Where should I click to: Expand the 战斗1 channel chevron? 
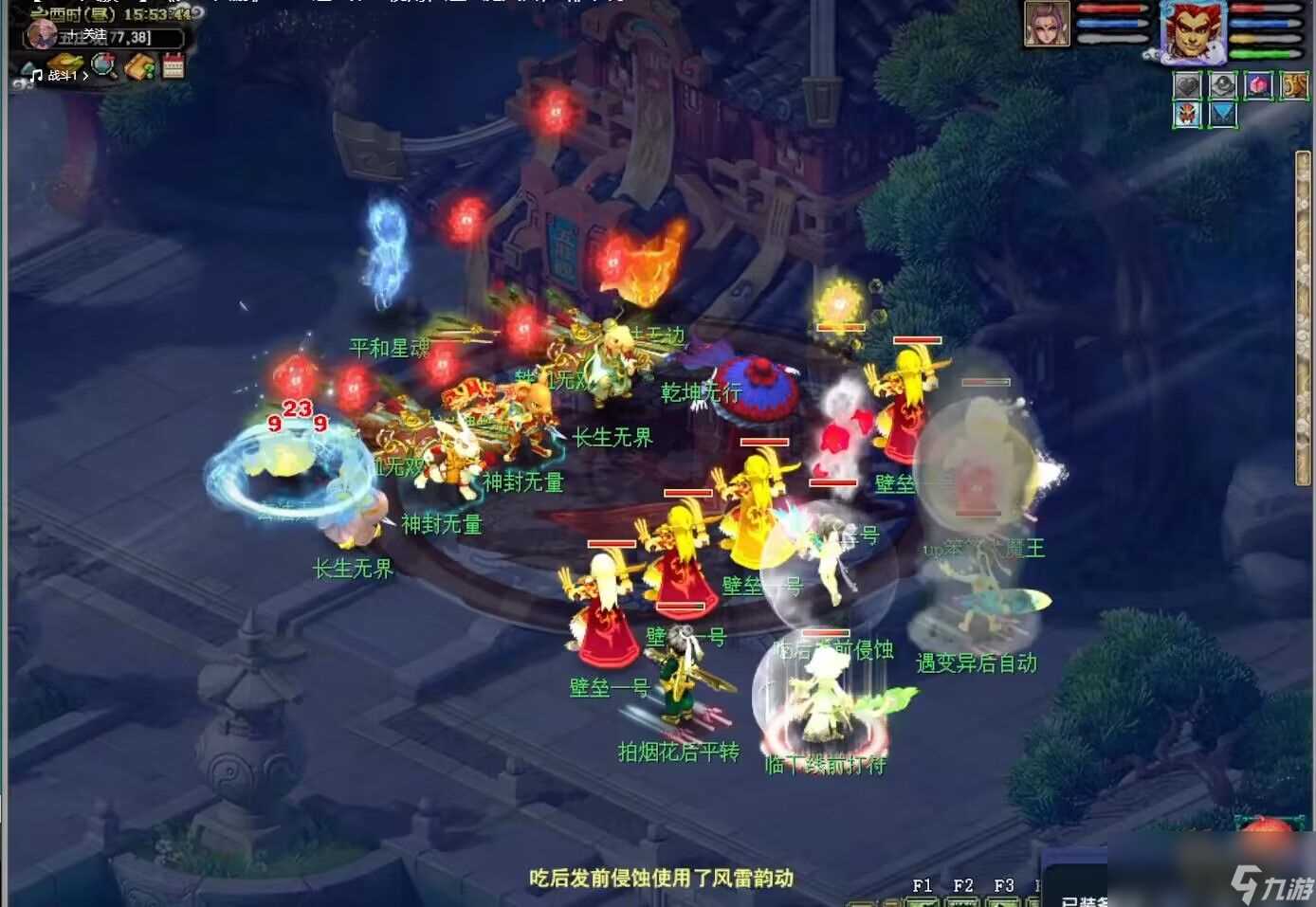click(85, 77)
